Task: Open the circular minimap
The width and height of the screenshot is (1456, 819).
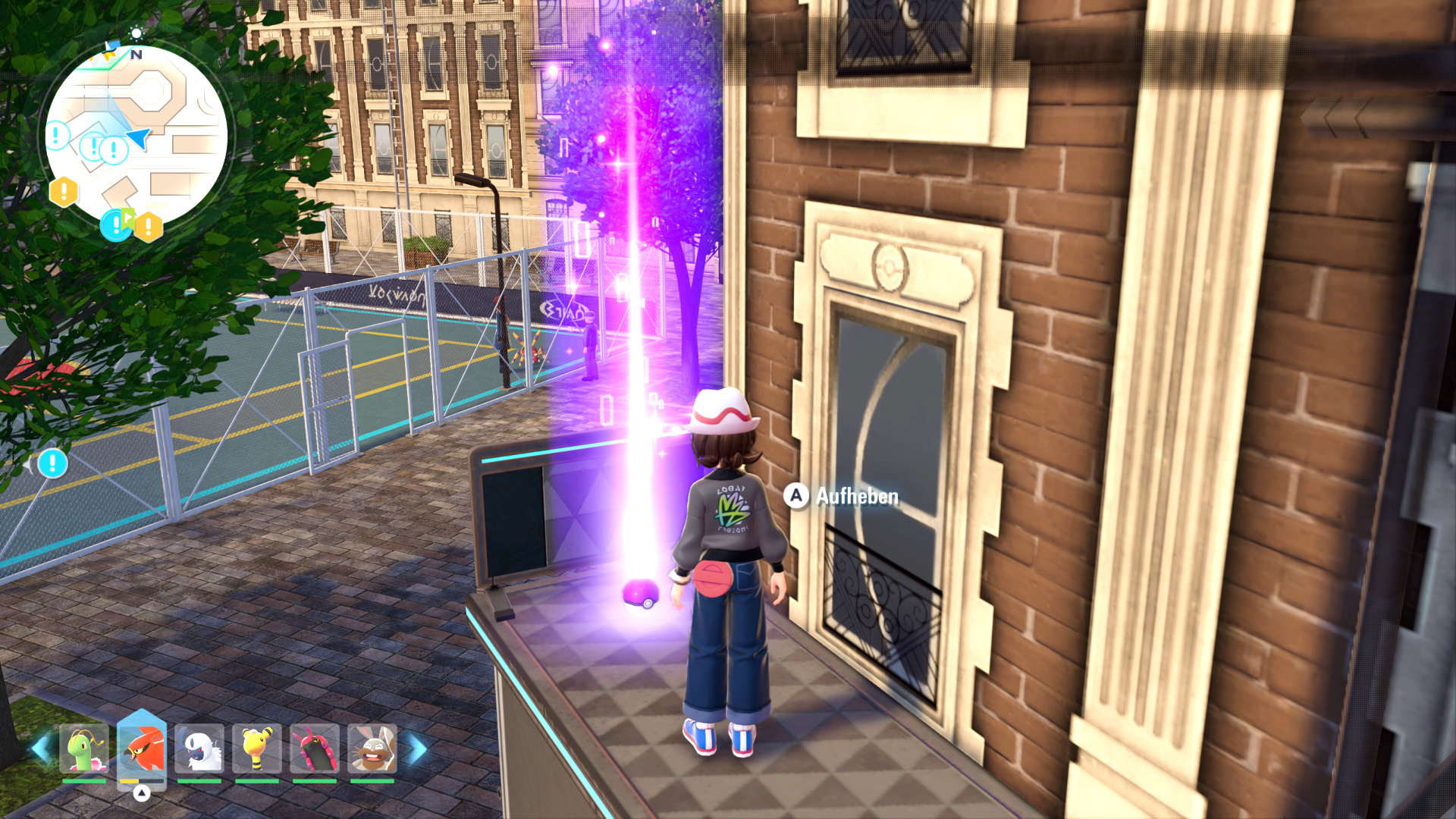Action: (136, 136)
